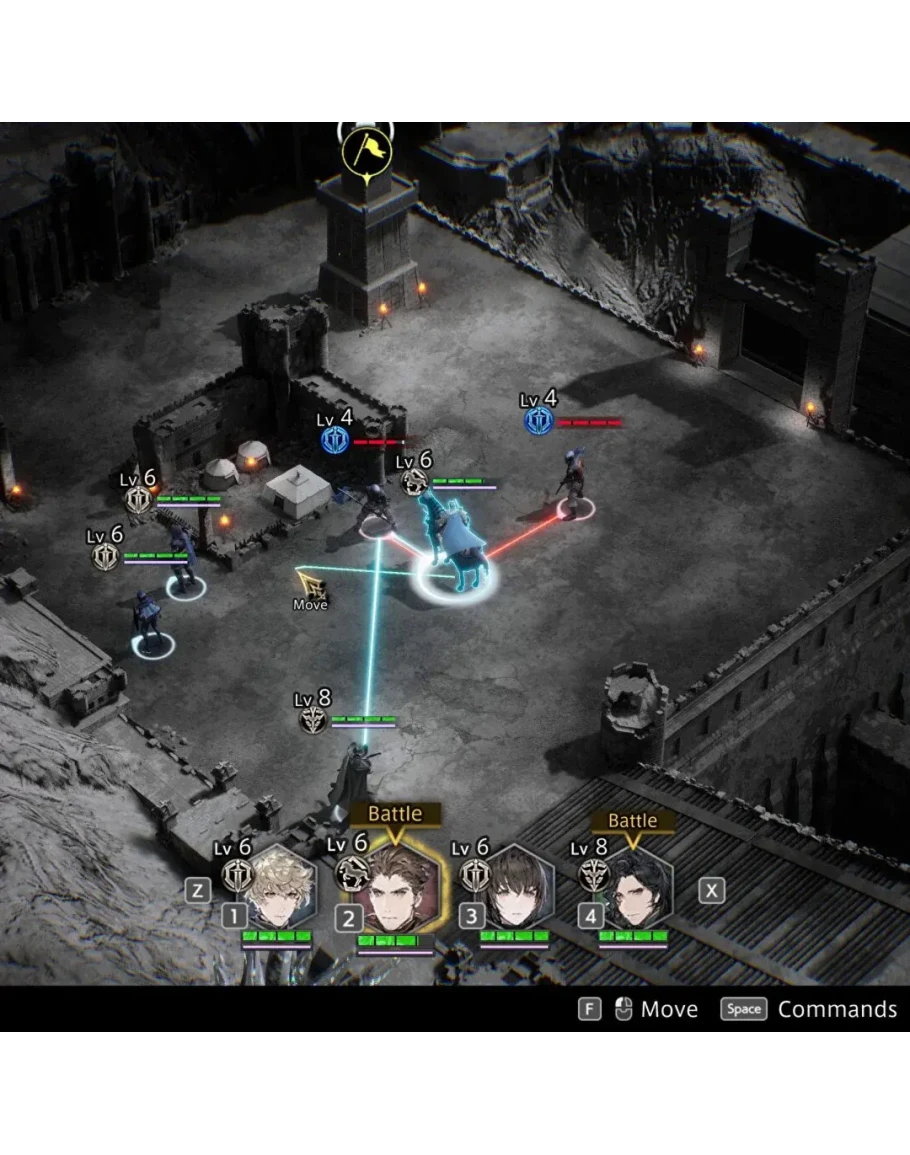Viewport: 910px width, 1155px height.
Task: Select the Lv 8 unit badge on the battlefield
Action: (x=314, y=719)
